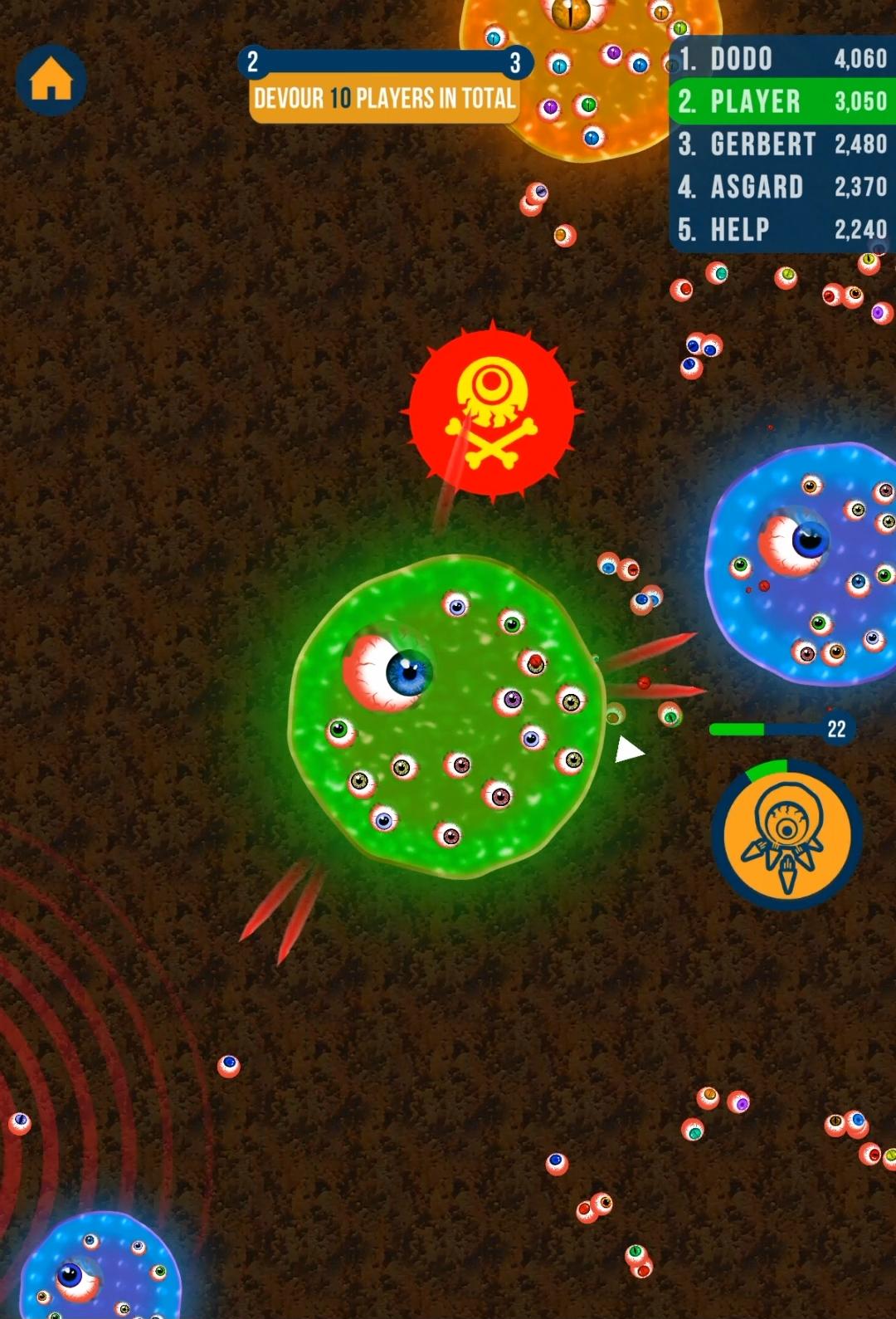Tap the orange home button
This screenshot has width=896, height=1319.
51,81
